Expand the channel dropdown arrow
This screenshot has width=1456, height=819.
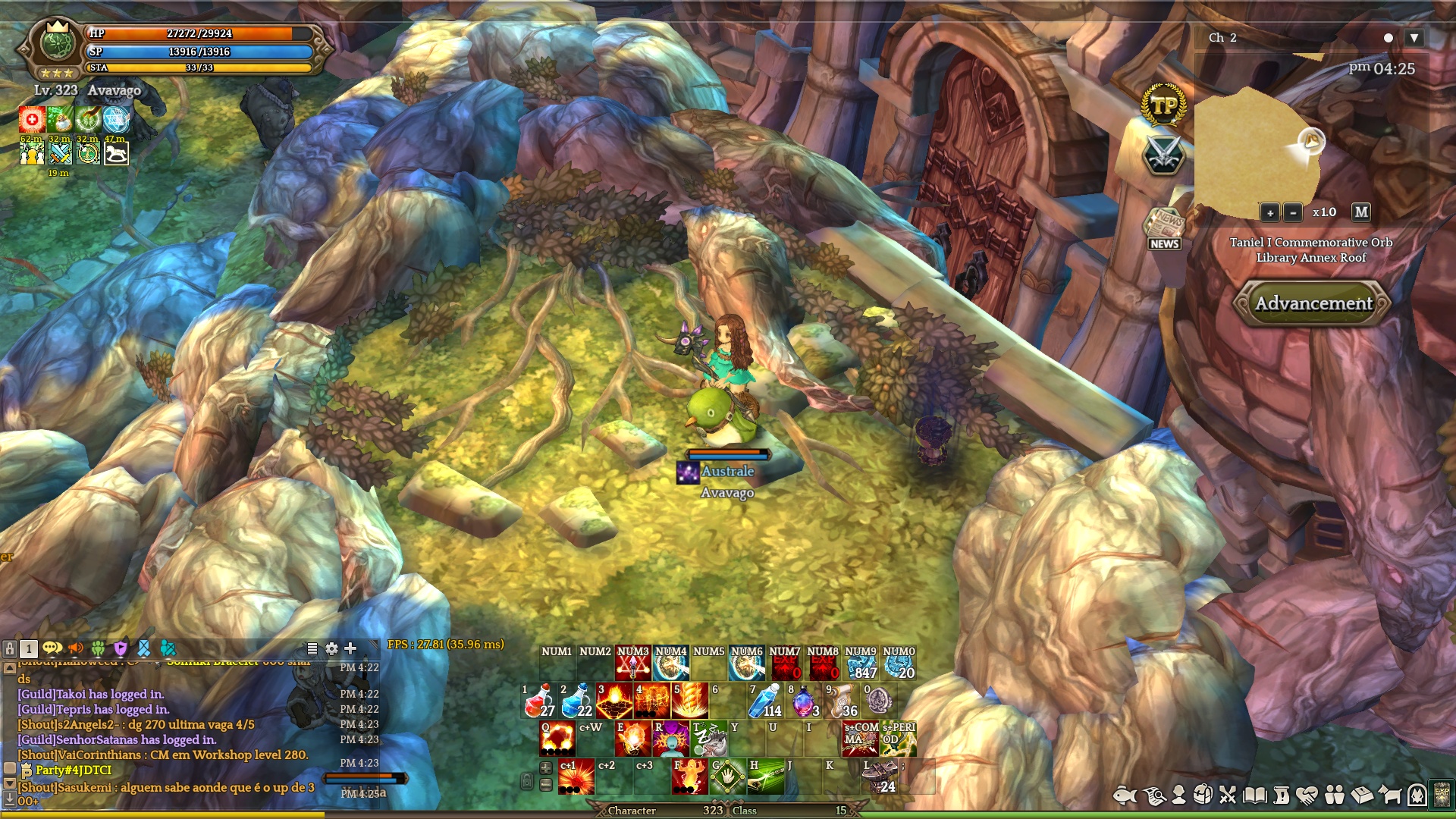1414,38
